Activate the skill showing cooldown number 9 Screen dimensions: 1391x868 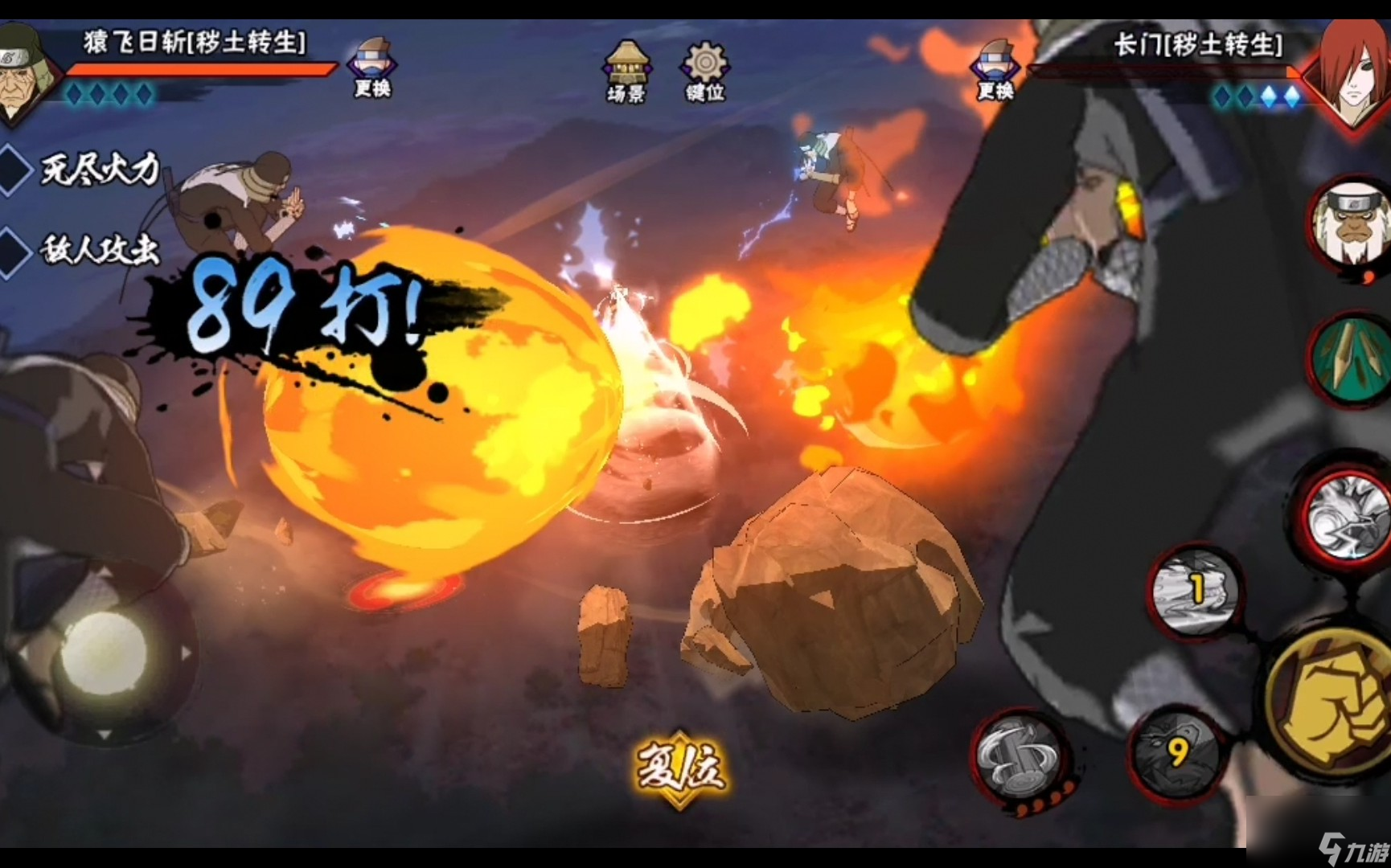coord(1176,752)
